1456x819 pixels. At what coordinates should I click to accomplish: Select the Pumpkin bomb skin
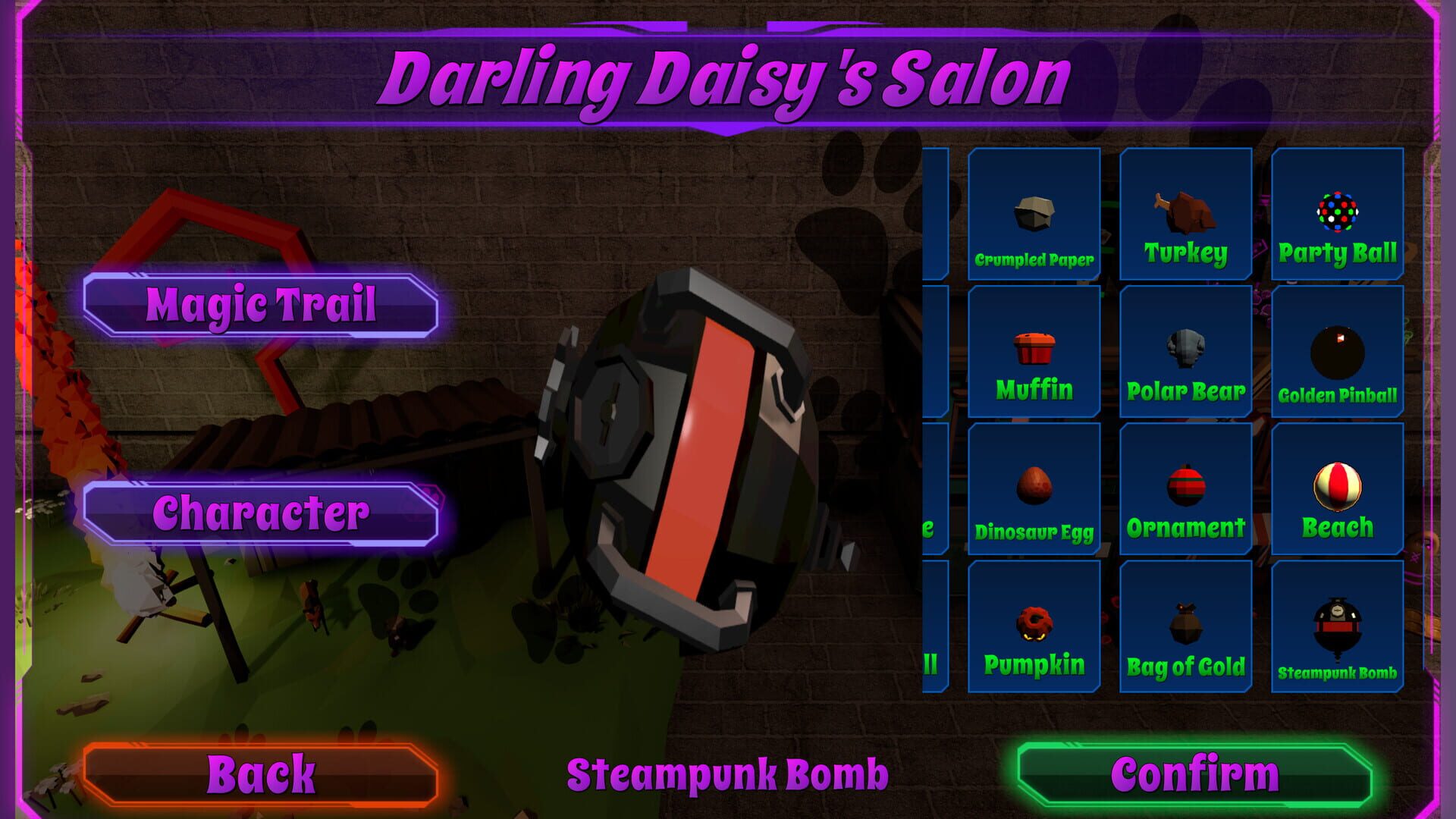tap(1034, 626)
